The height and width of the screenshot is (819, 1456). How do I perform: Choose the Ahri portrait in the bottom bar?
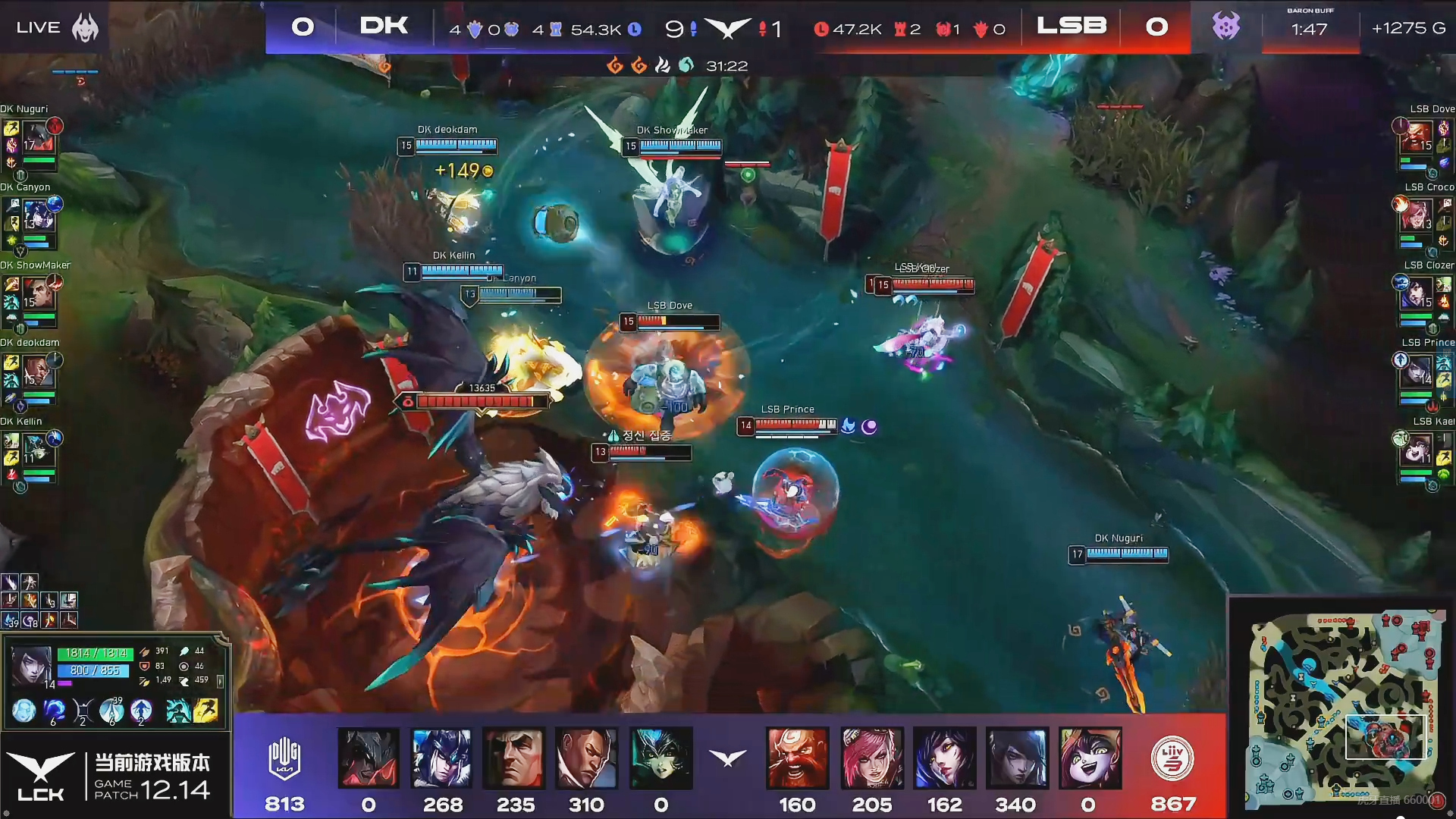coord(944,758)
